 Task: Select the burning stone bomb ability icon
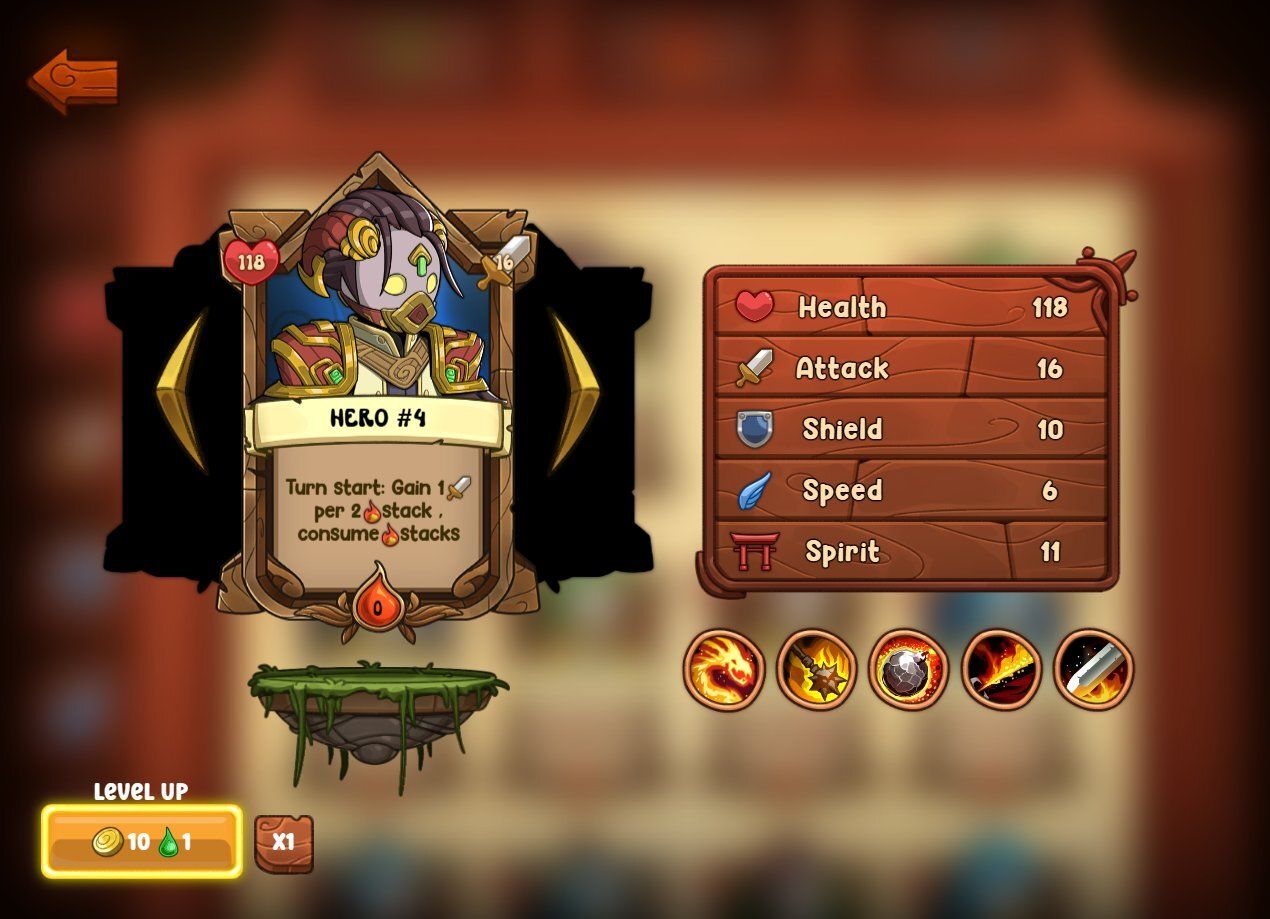pyautogui.click(x=908, y=669)
